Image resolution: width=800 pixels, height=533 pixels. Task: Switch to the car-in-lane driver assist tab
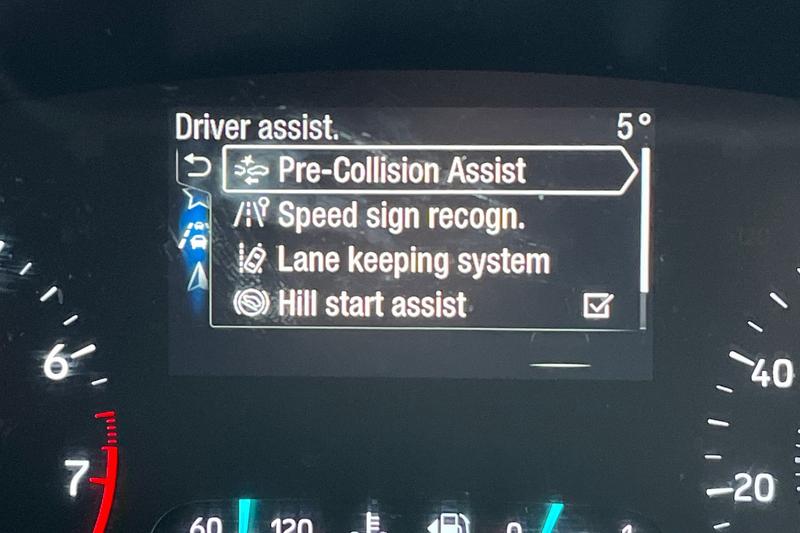pyautogui.click(x=197, y=238)
